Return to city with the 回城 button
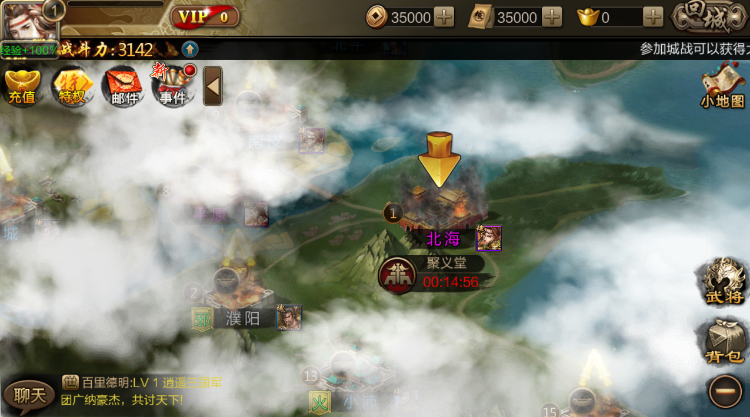750x417 pixels. click(704, 17)
